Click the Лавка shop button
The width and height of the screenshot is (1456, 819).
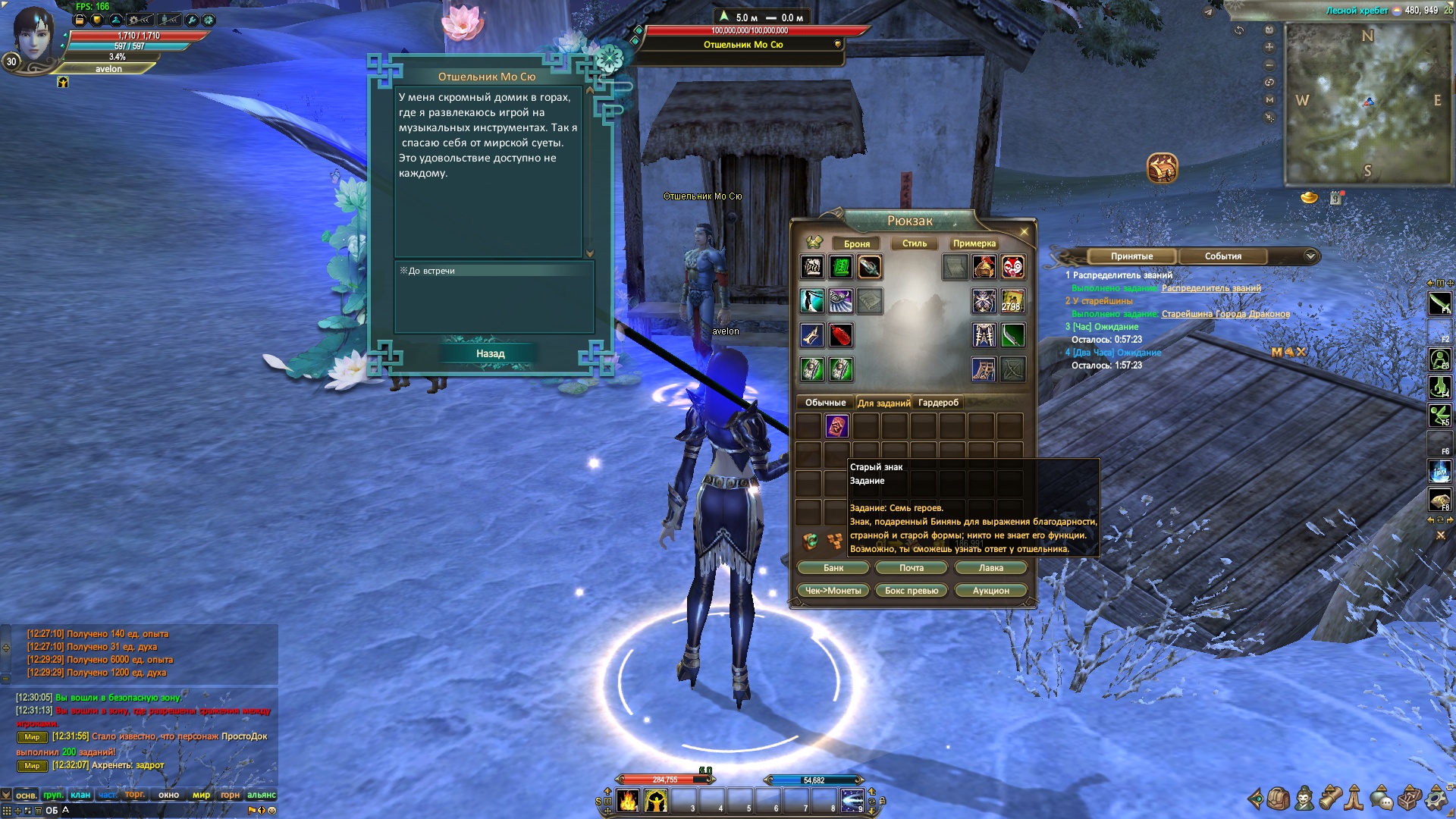[990, 568]
